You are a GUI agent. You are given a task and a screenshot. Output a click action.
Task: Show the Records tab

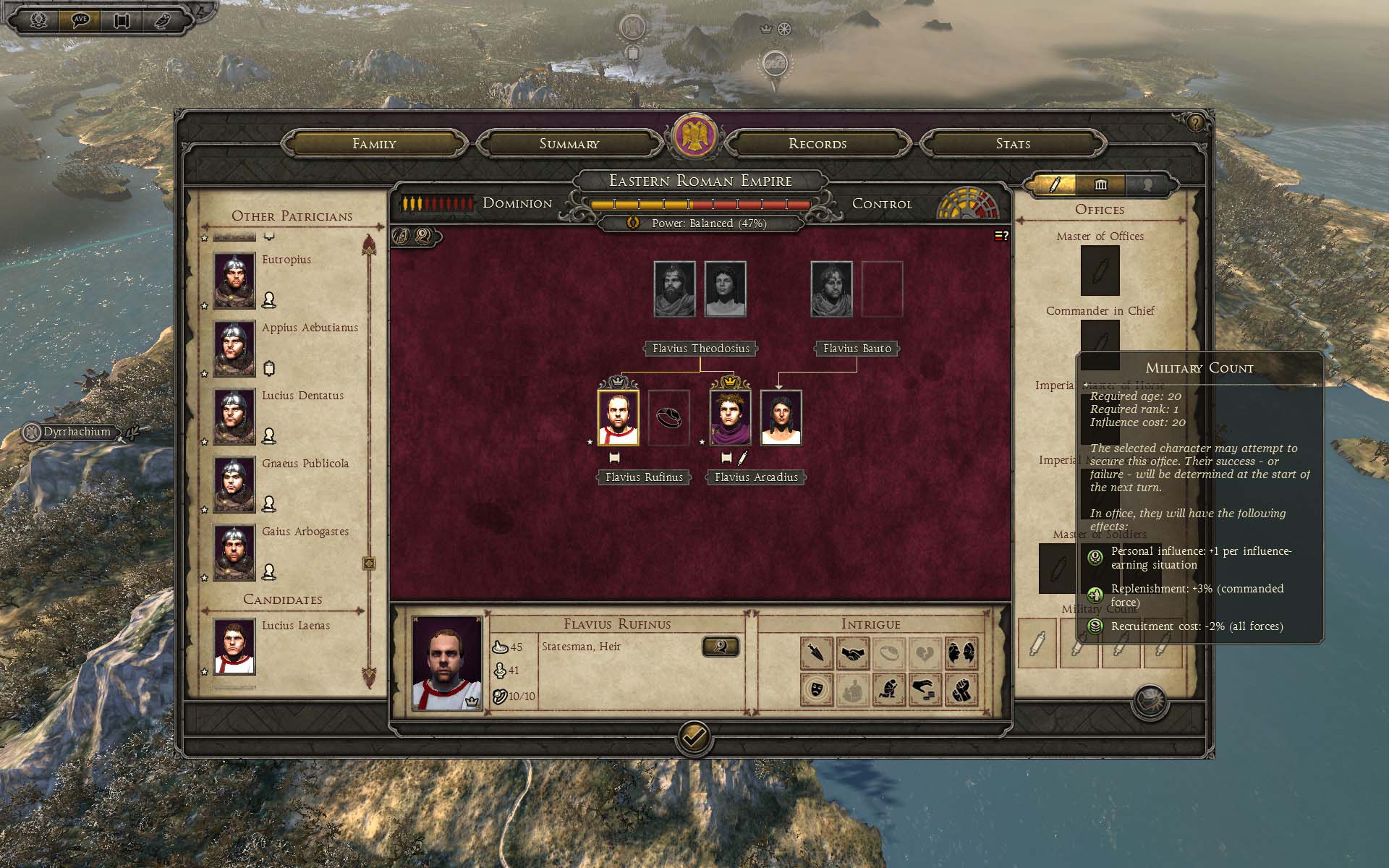(x=817, y=144)
